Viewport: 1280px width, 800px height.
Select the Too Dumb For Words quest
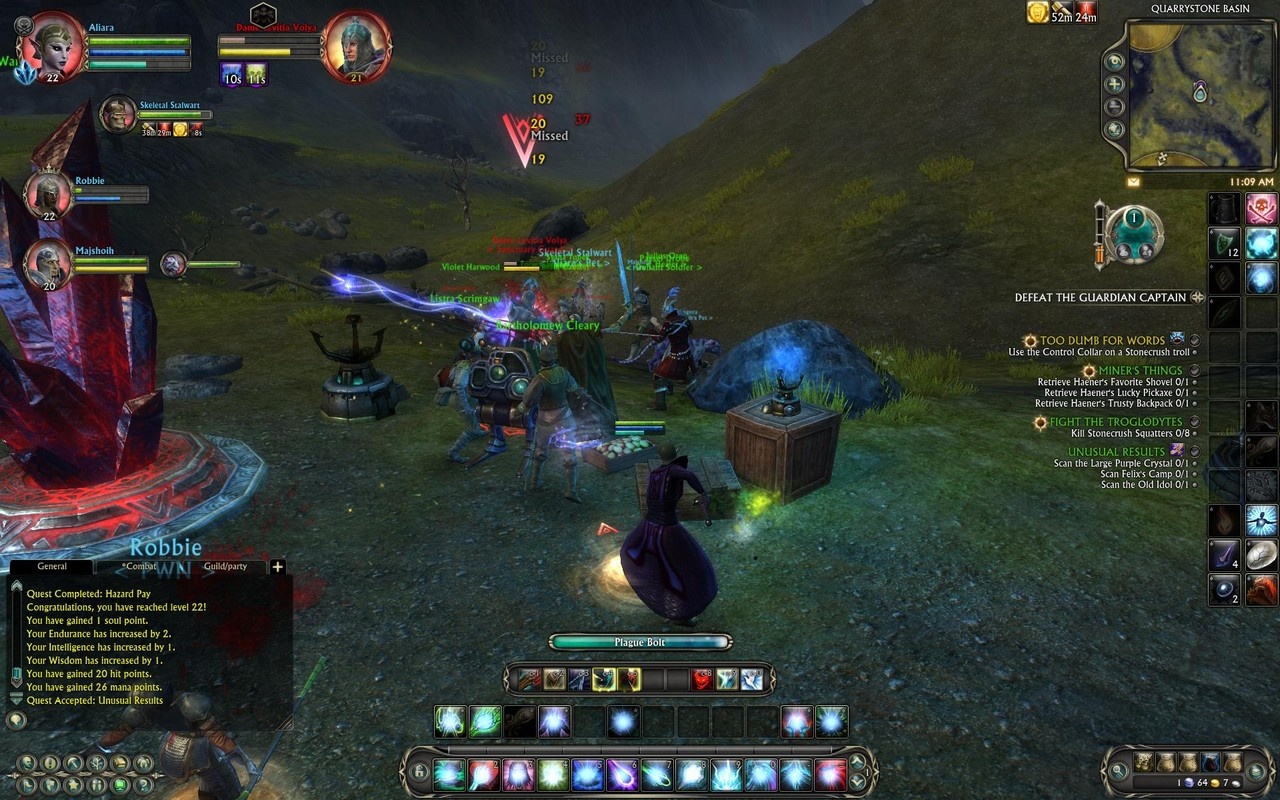pos(1102,341)
